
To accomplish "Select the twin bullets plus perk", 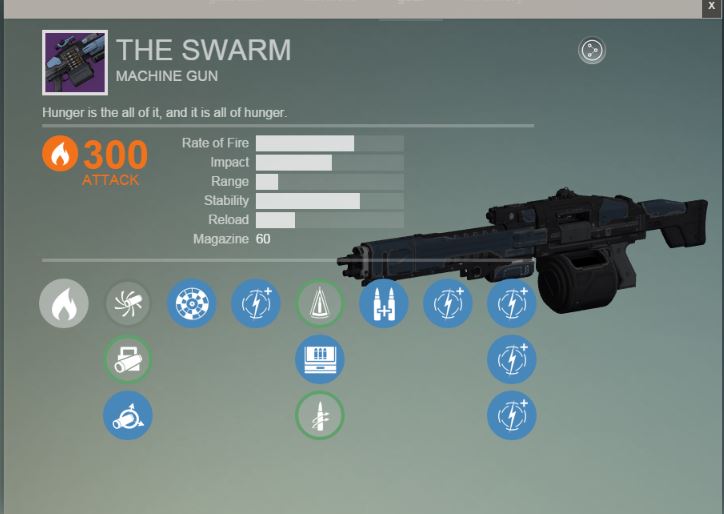I will (x=384, y=303).
